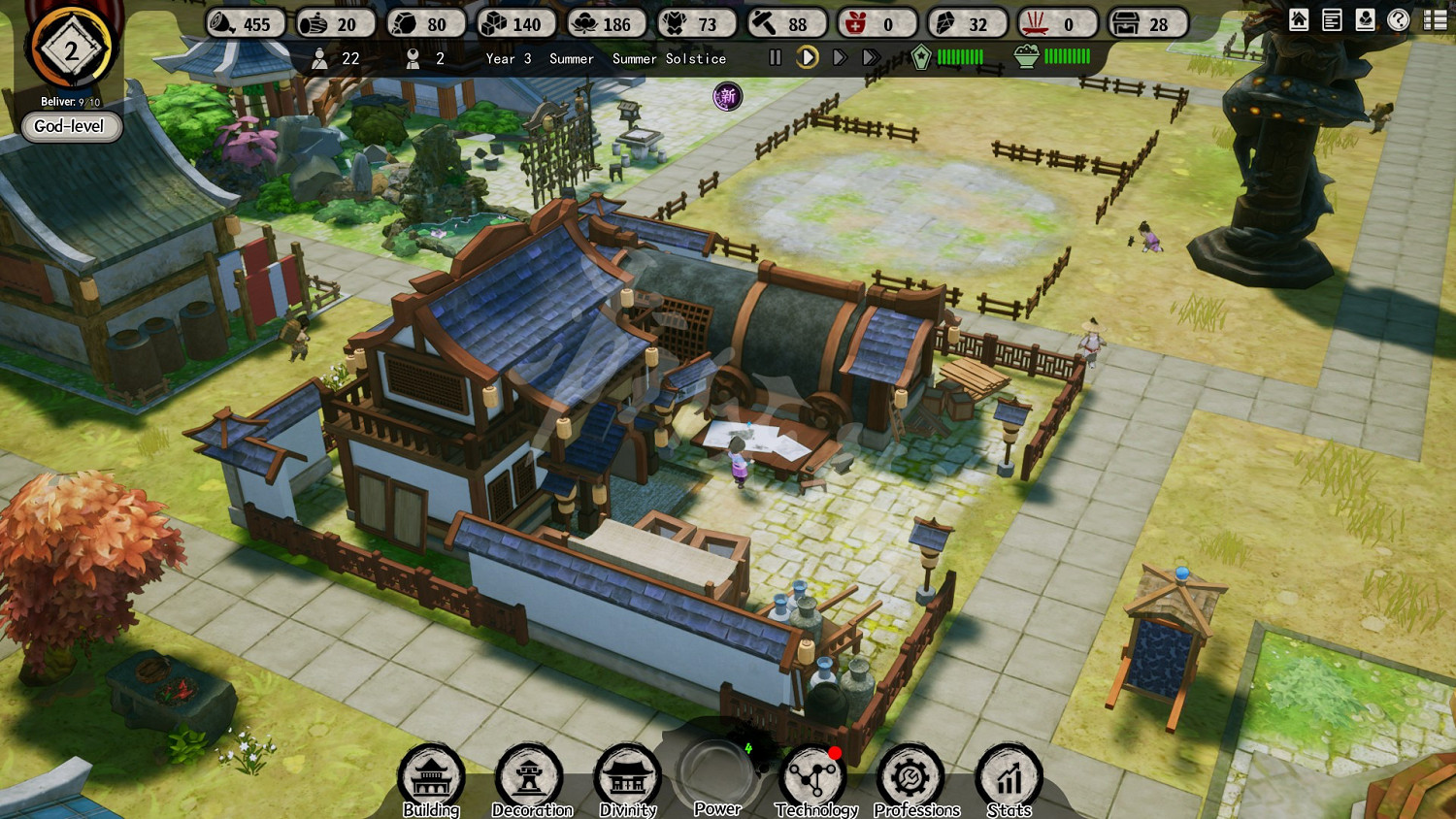Screen dimensions: 1456x819
Task: Switch to double fast-forward speed
Action: 840,58
